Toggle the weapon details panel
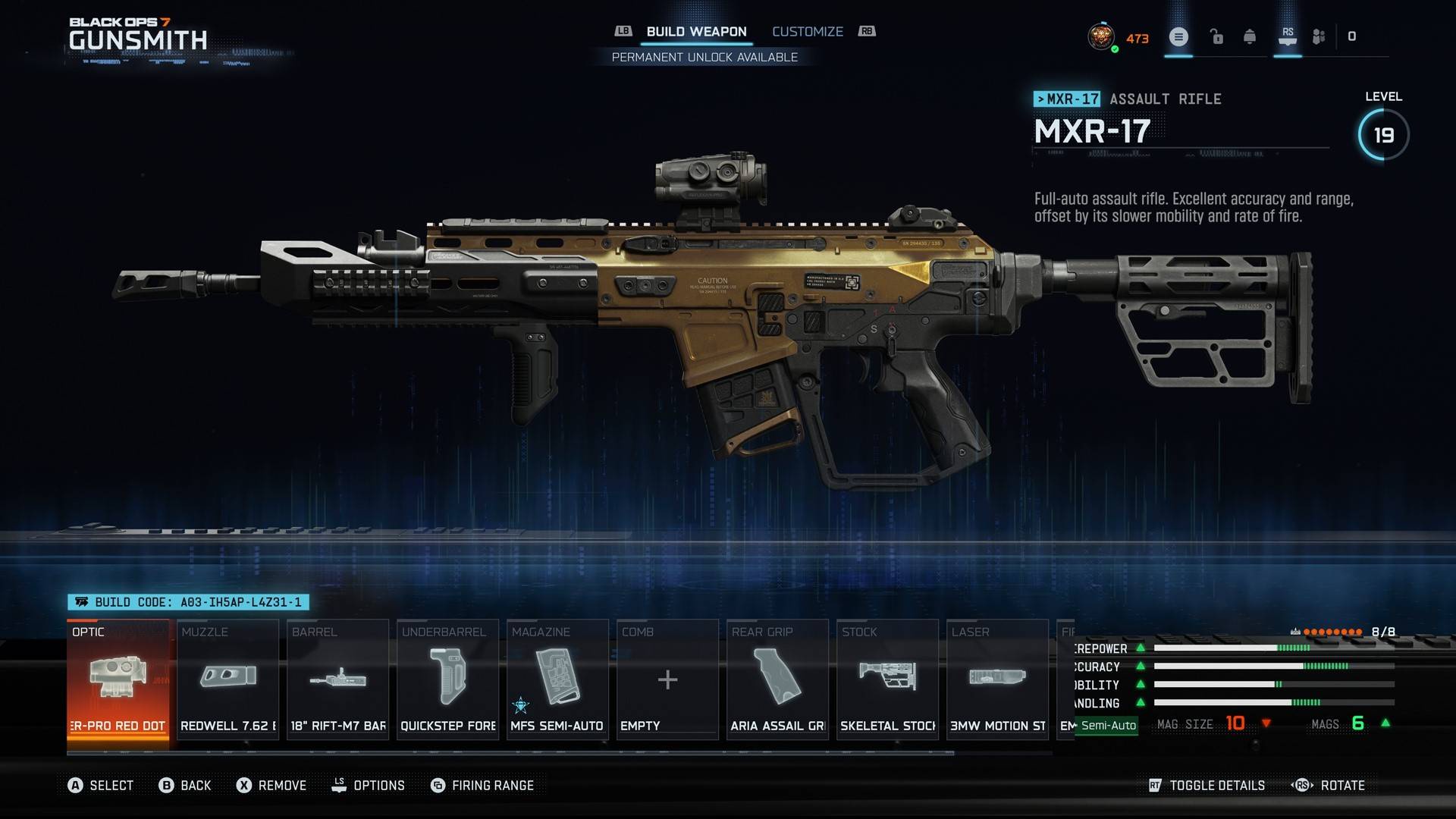 coord(1207,786)
